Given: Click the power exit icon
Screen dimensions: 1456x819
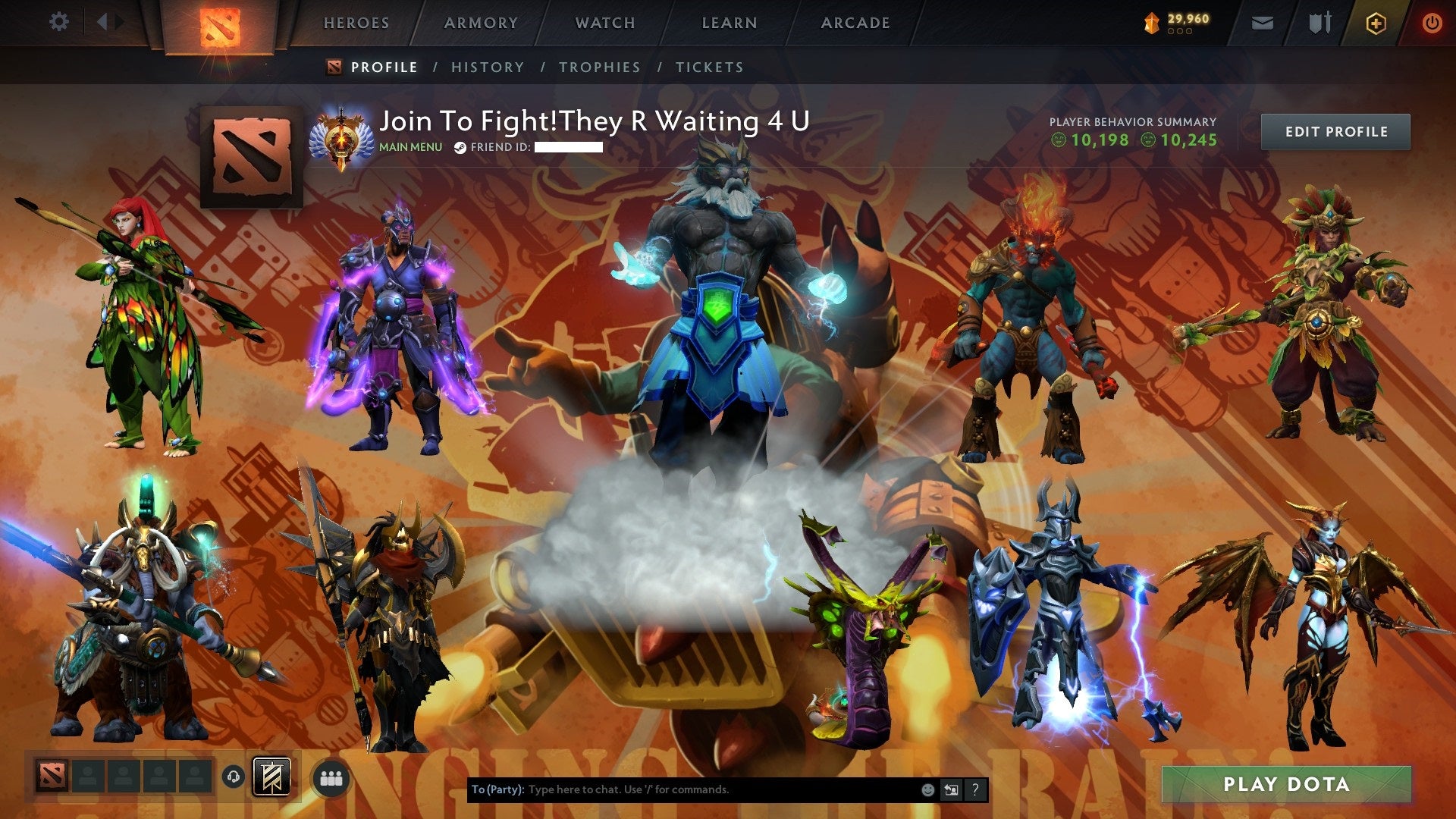Looking at the screenshot, I should click(x=1432, y=23).
